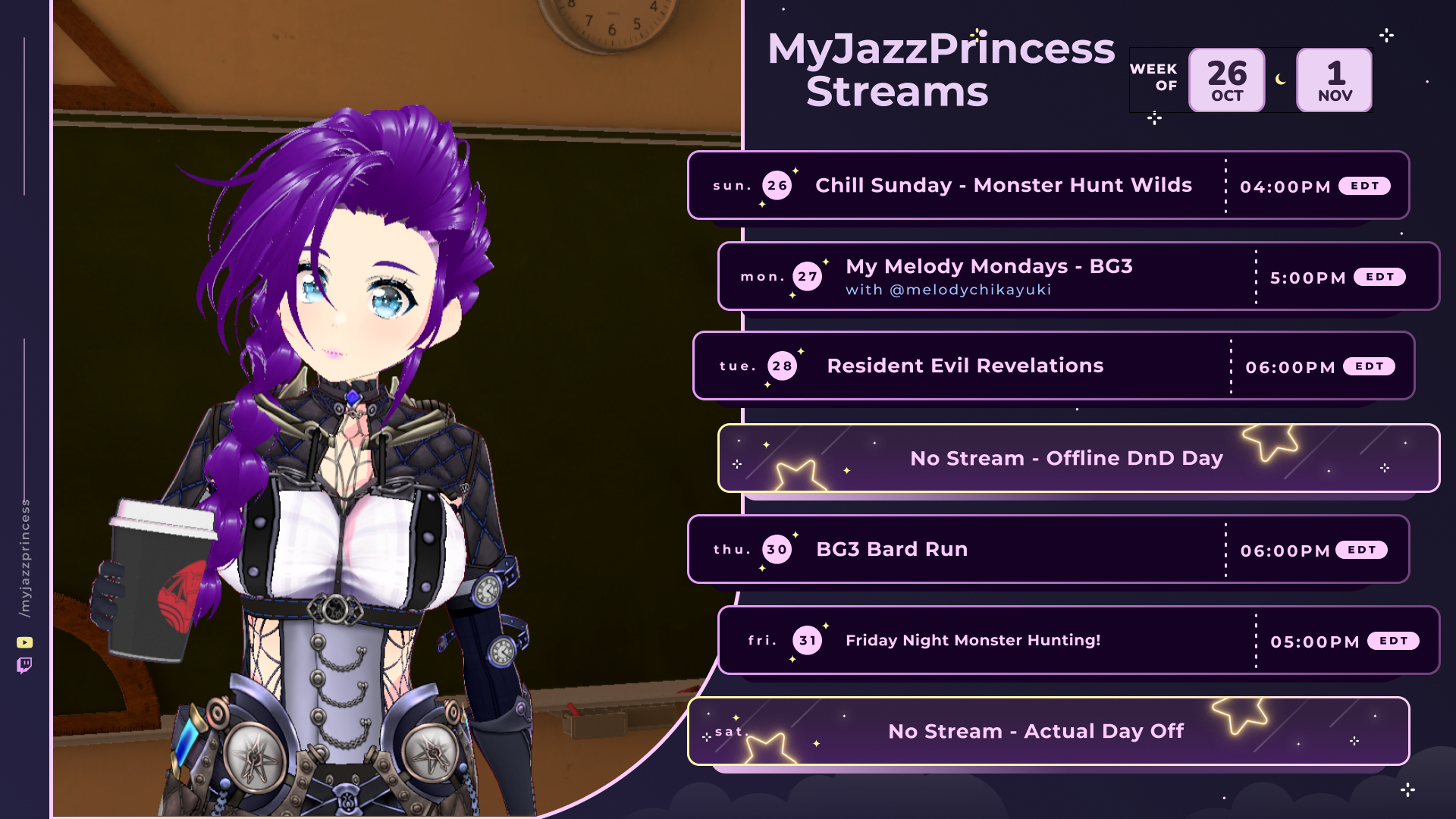Click the @melodychikayuki mention
Viewport: 1456px width, 819px height.
point(970,290)
